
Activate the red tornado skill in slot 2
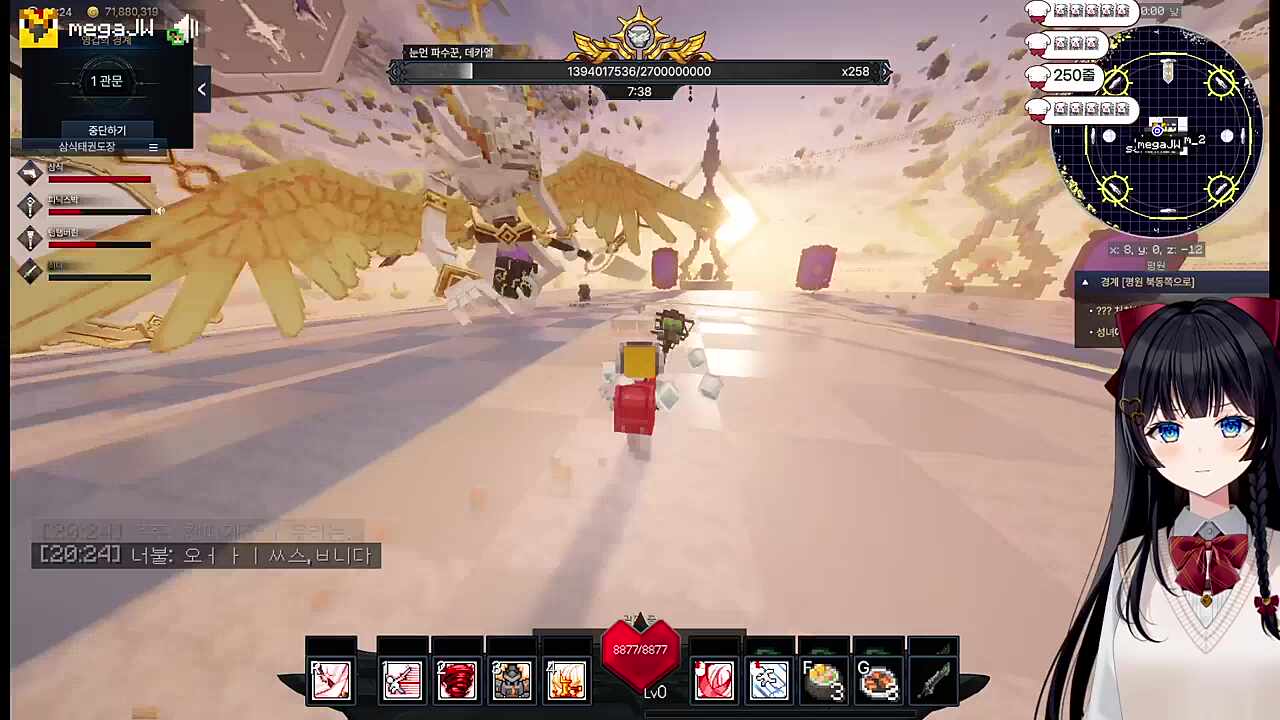pos(457,680)
